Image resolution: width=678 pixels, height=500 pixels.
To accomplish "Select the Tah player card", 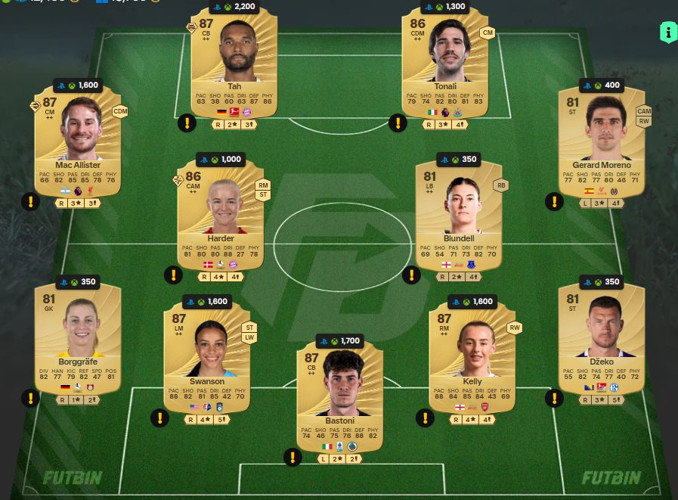I will tap(234, 68).
